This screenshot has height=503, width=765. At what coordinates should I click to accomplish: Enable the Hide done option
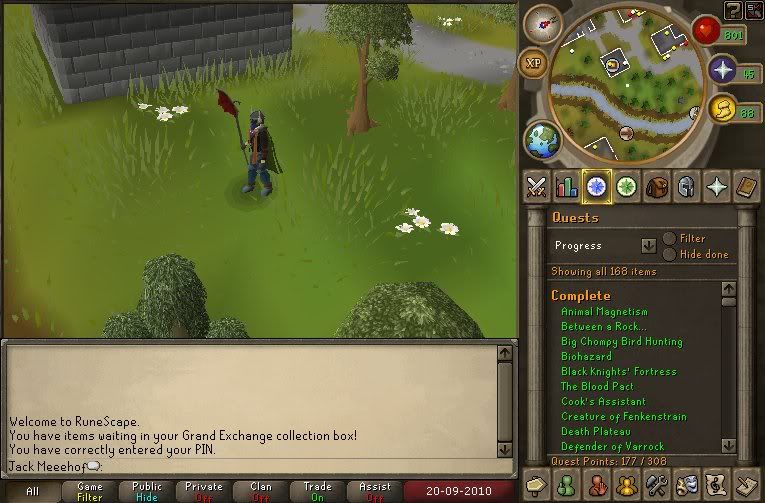click(x=669, y=254)
